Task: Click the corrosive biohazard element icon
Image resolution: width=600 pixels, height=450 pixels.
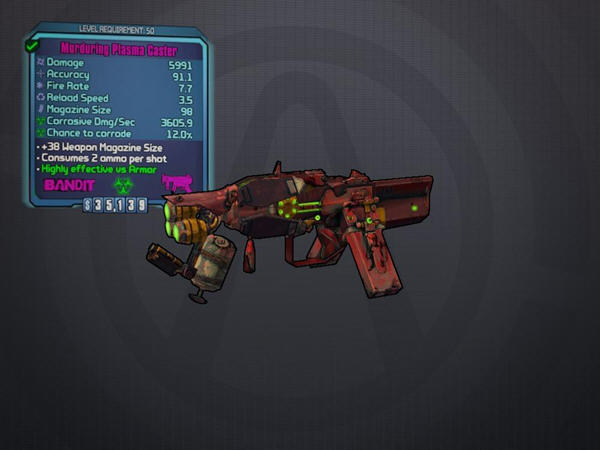Action: [x=122, y=185]
